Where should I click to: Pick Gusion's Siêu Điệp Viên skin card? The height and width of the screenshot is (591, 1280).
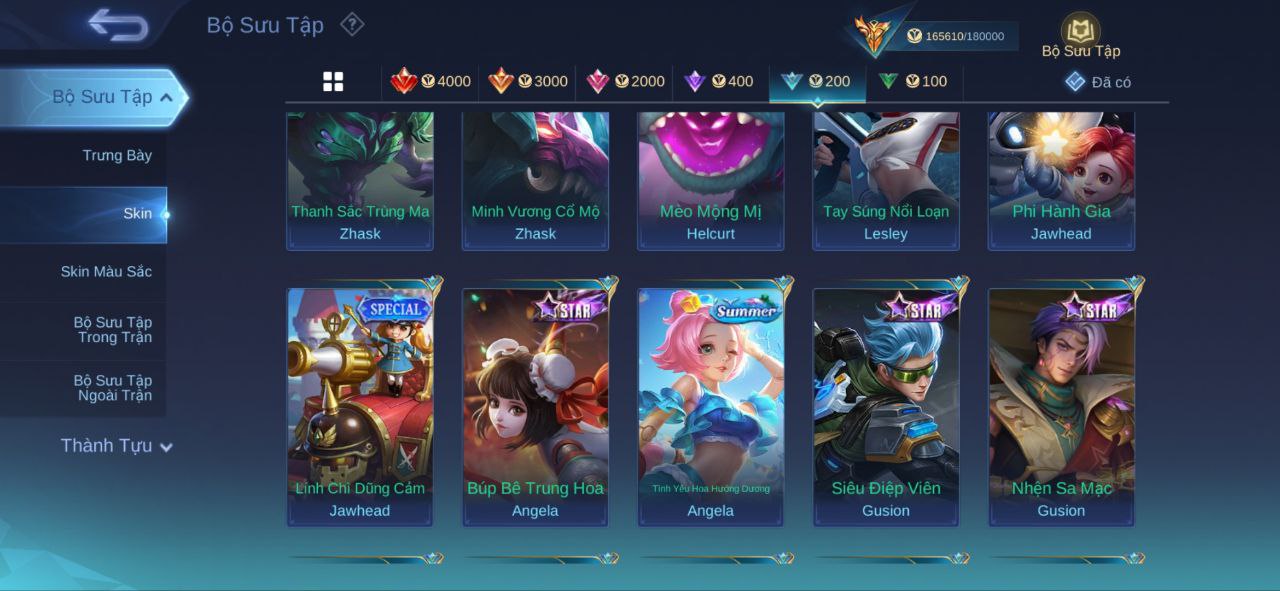point(886,407)
